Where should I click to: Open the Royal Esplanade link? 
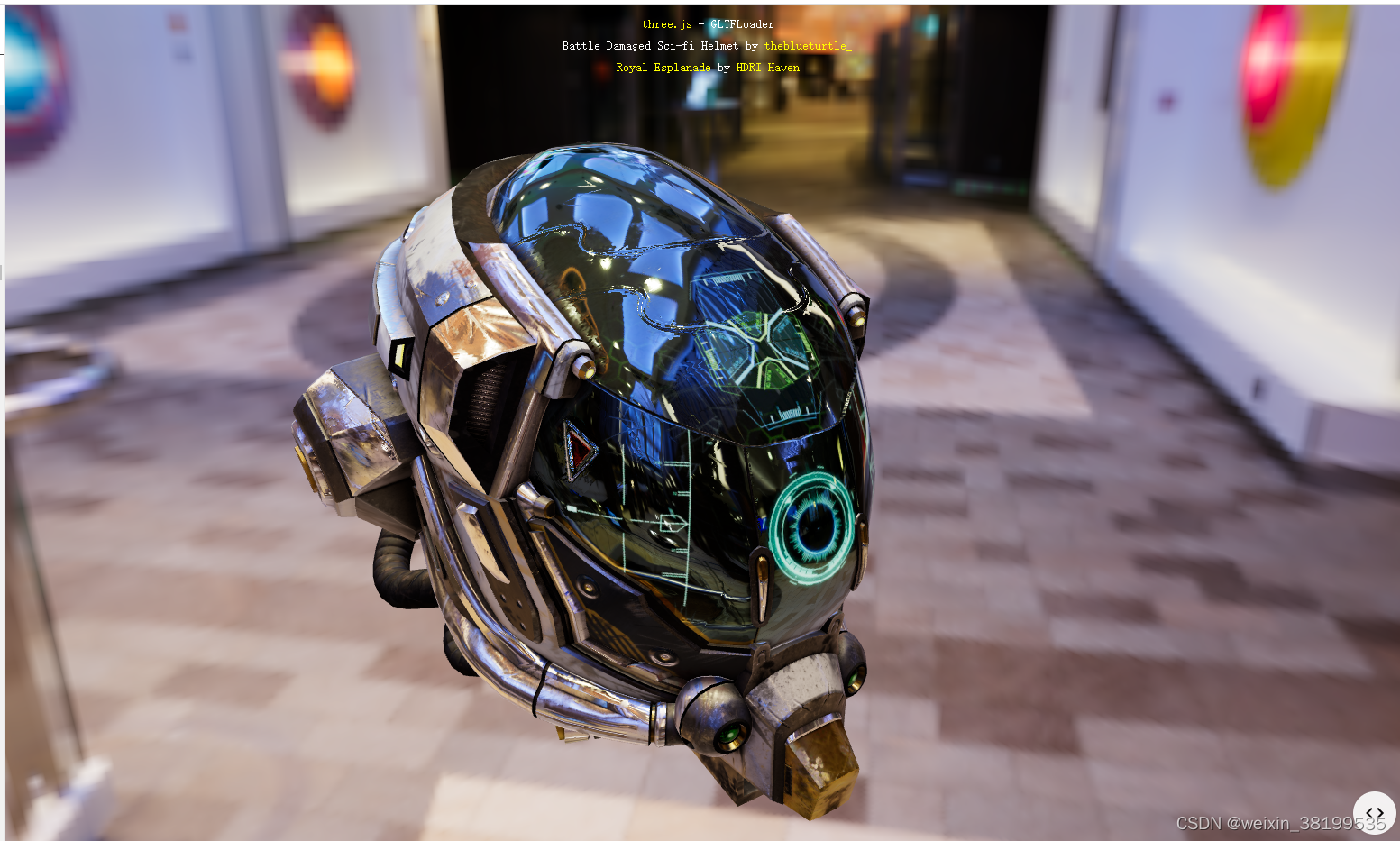click(x=663, y=68)
